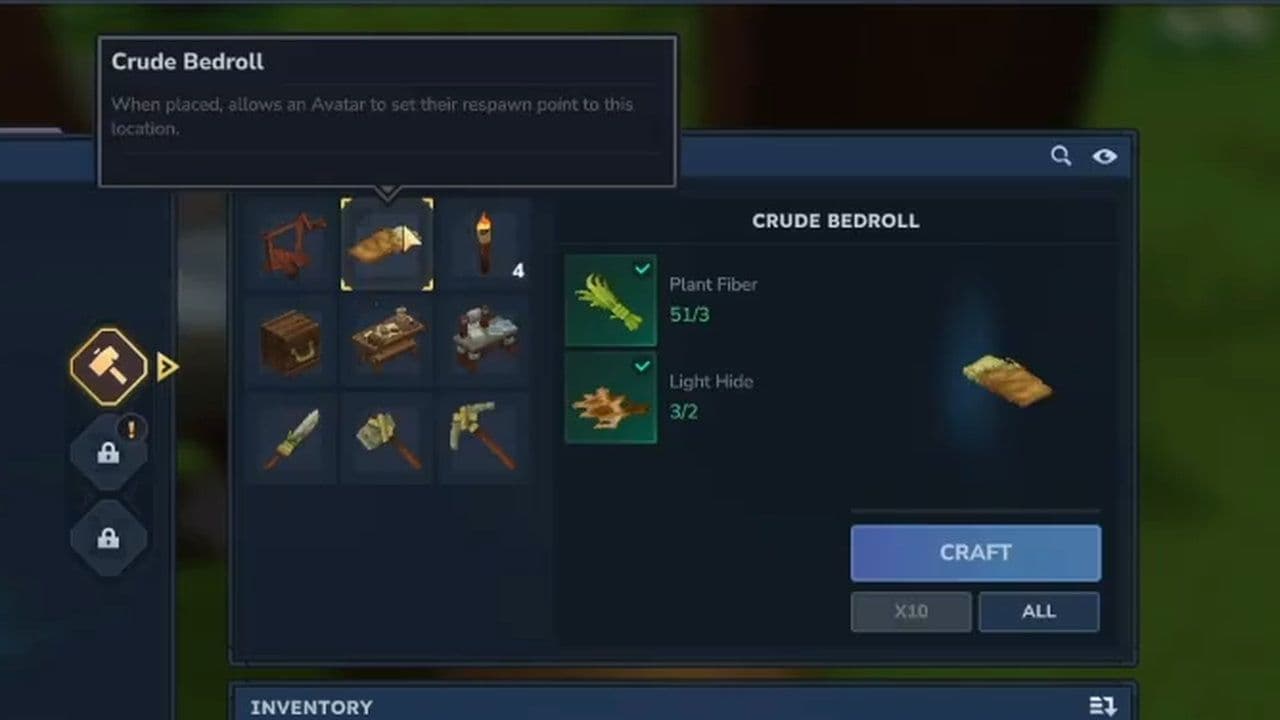Open the hammer crafting category in sidebar
Screen dimensions: 1280x720
point(109,366)
